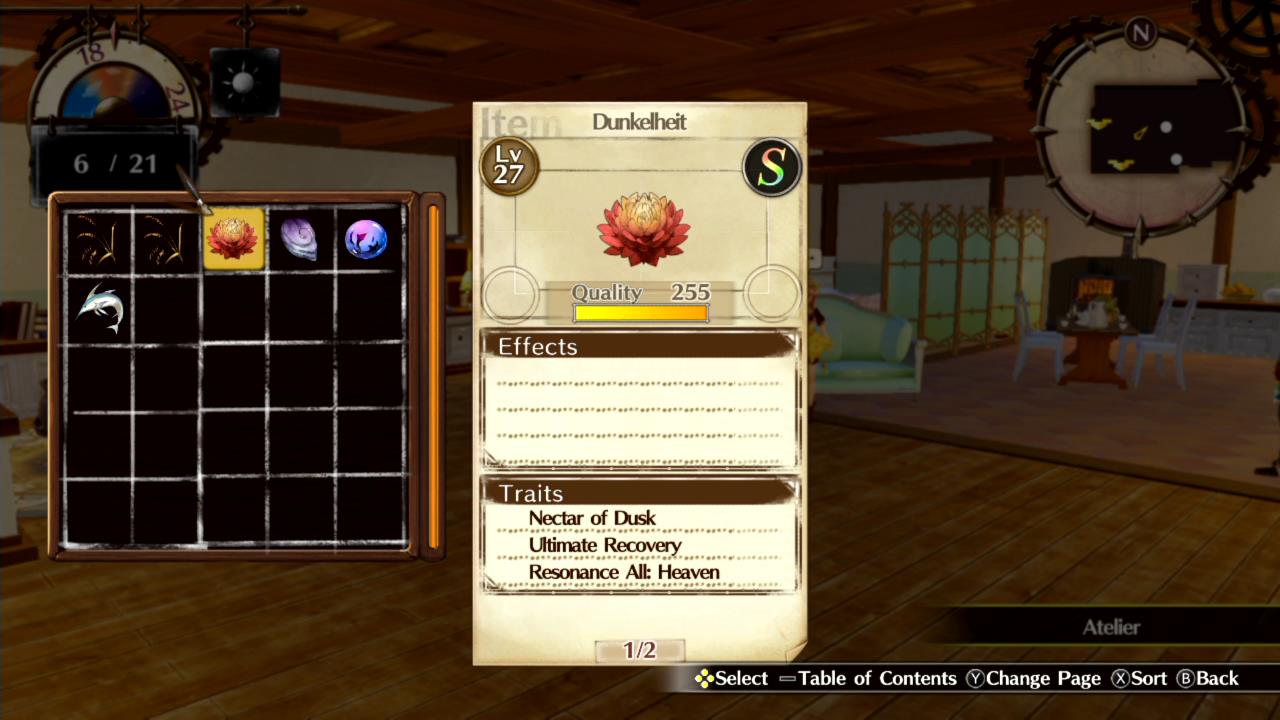The image size is (1280, 720).
Task: Click the Quality 255 progress bar
Action: 640,312
